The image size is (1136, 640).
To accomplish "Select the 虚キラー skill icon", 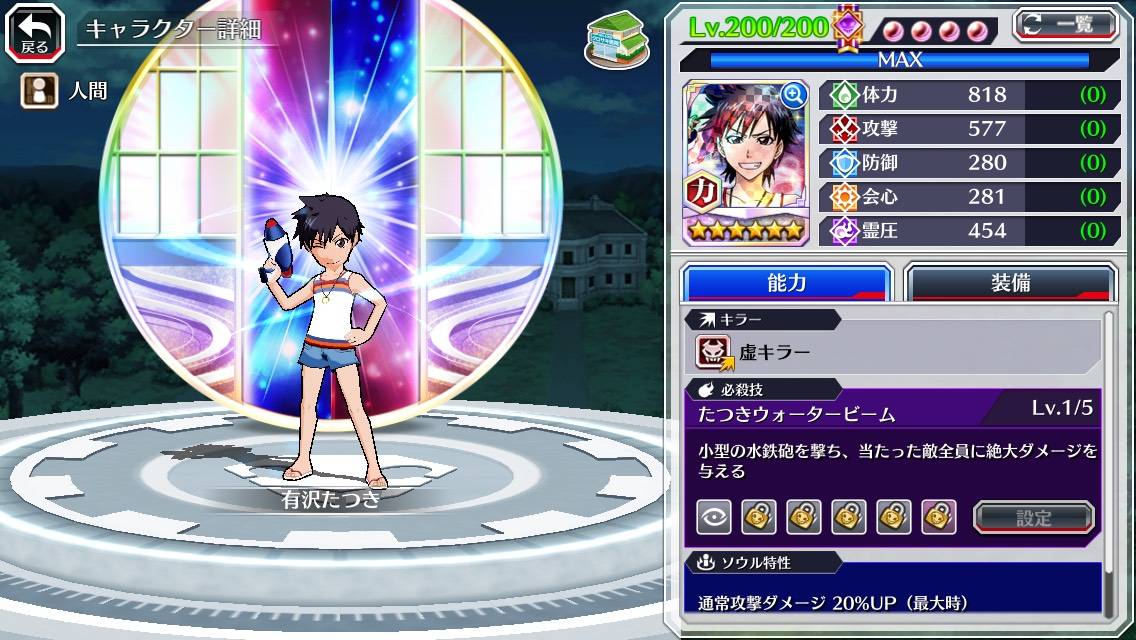I will point(714,352).
